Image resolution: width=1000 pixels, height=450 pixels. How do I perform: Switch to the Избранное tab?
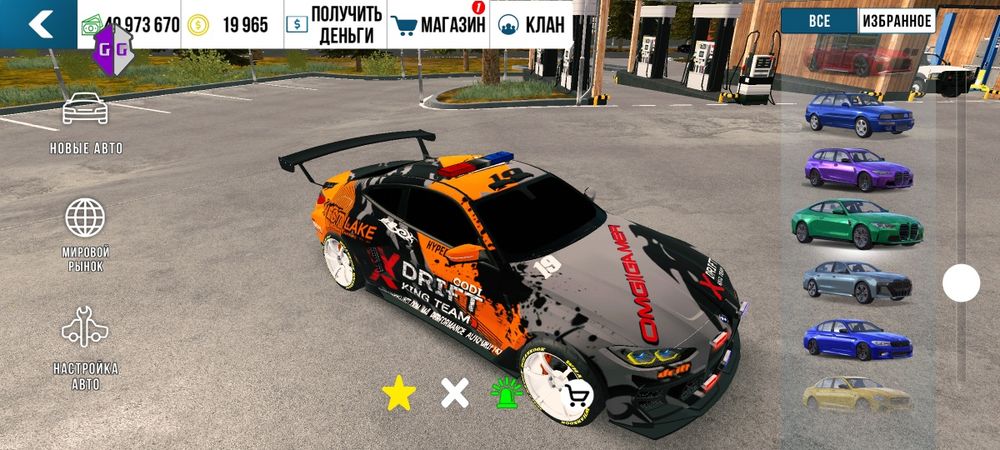point(895,21)
